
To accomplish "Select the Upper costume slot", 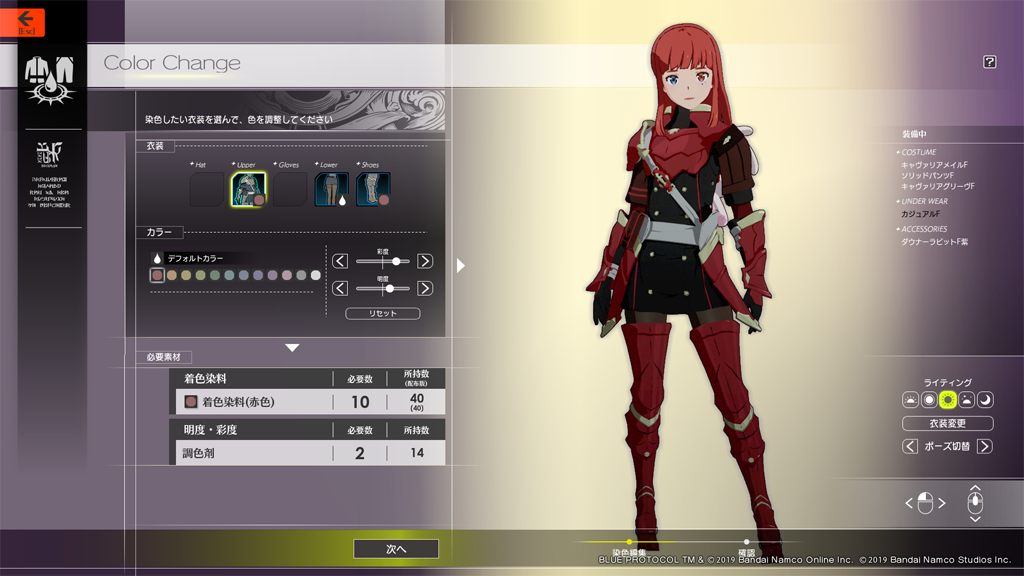I will click(x=248, y=189).
